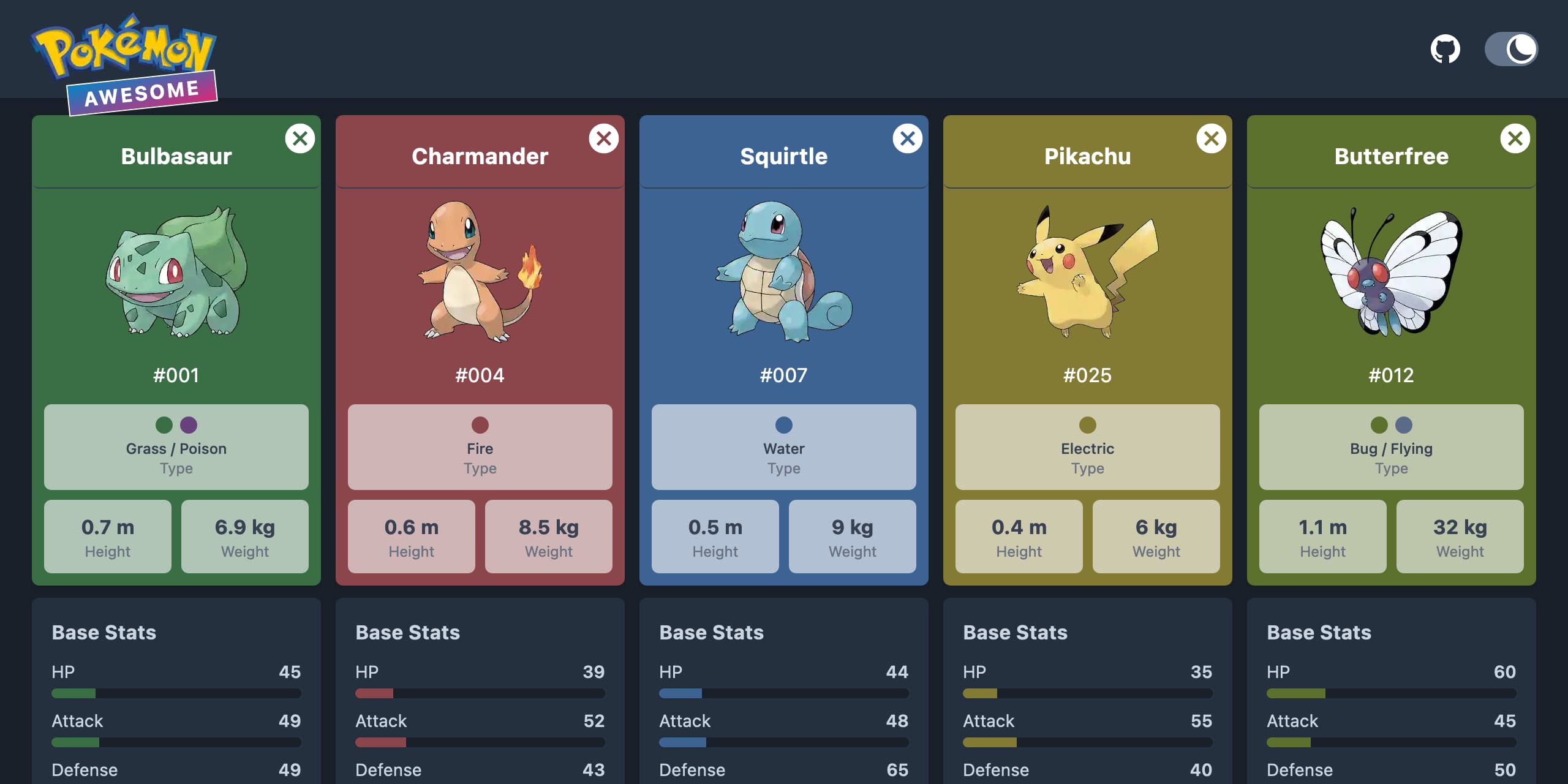Open the Electric type on Pikachu's card
The height and width of the screenshot is (784, 1568).
(x=1088, y=447)
